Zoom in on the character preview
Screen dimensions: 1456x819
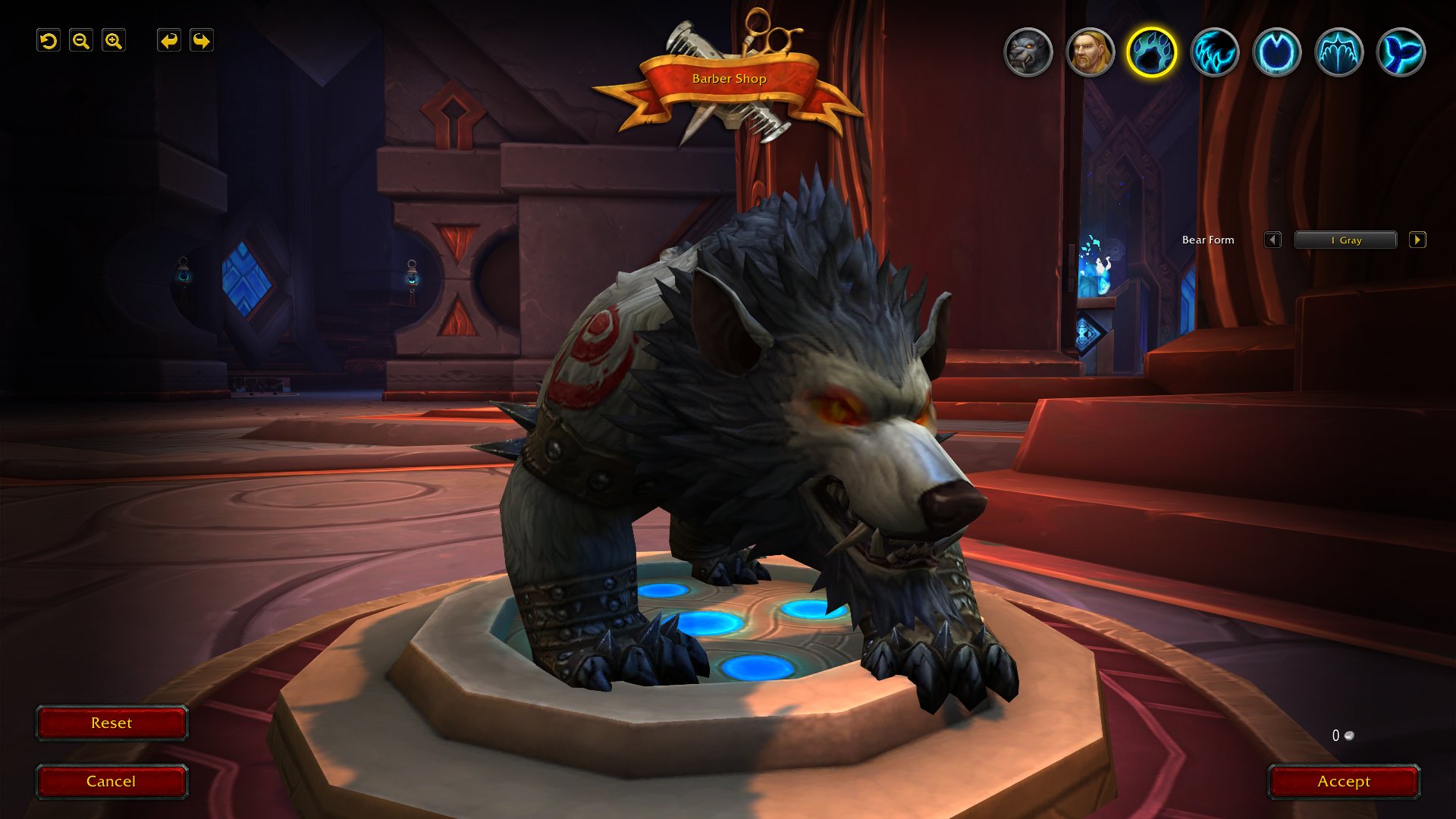114,41
